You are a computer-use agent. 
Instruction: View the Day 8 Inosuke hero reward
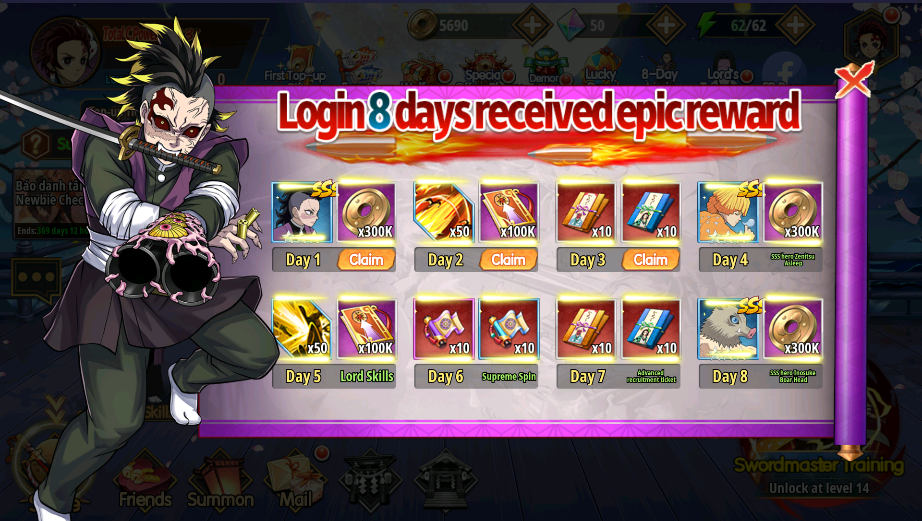[x=729, y=329]
